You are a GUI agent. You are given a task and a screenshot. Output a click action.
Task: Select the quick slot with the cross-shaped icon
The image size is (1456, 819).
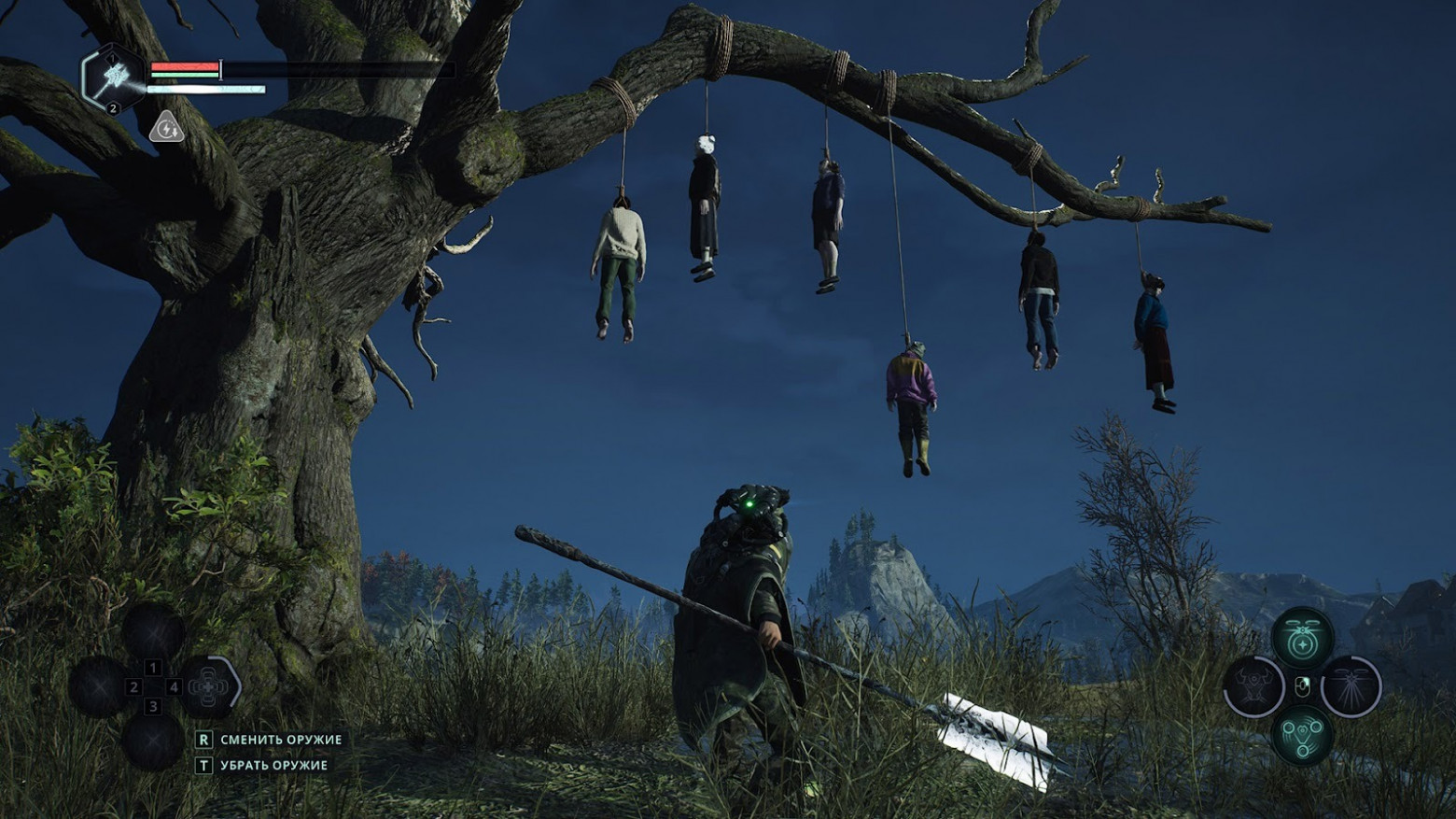(x=209, y=687)
